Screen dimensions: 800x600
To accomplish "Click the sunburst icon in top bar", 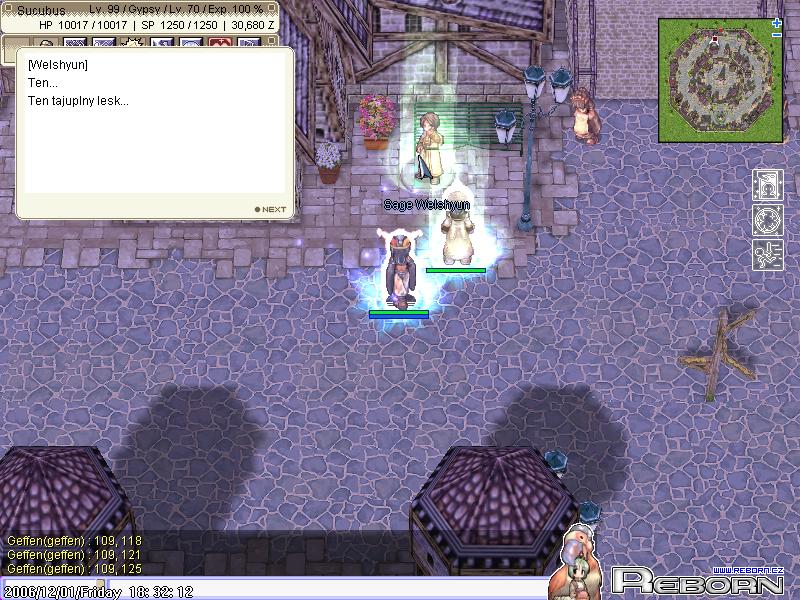I will pyautogui.click(x=133, y=42).
